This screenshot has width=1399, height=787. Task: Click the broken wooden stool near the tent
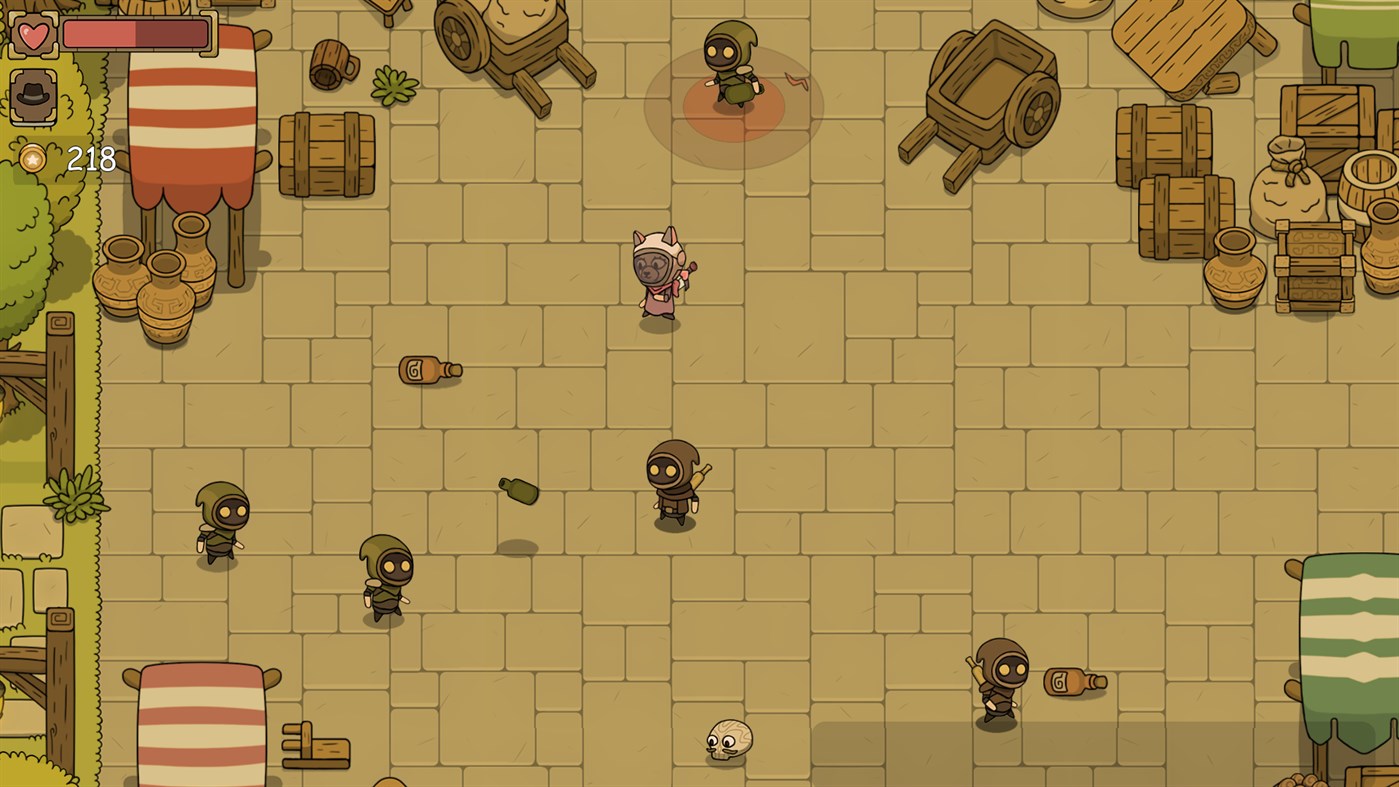(317, 746)
